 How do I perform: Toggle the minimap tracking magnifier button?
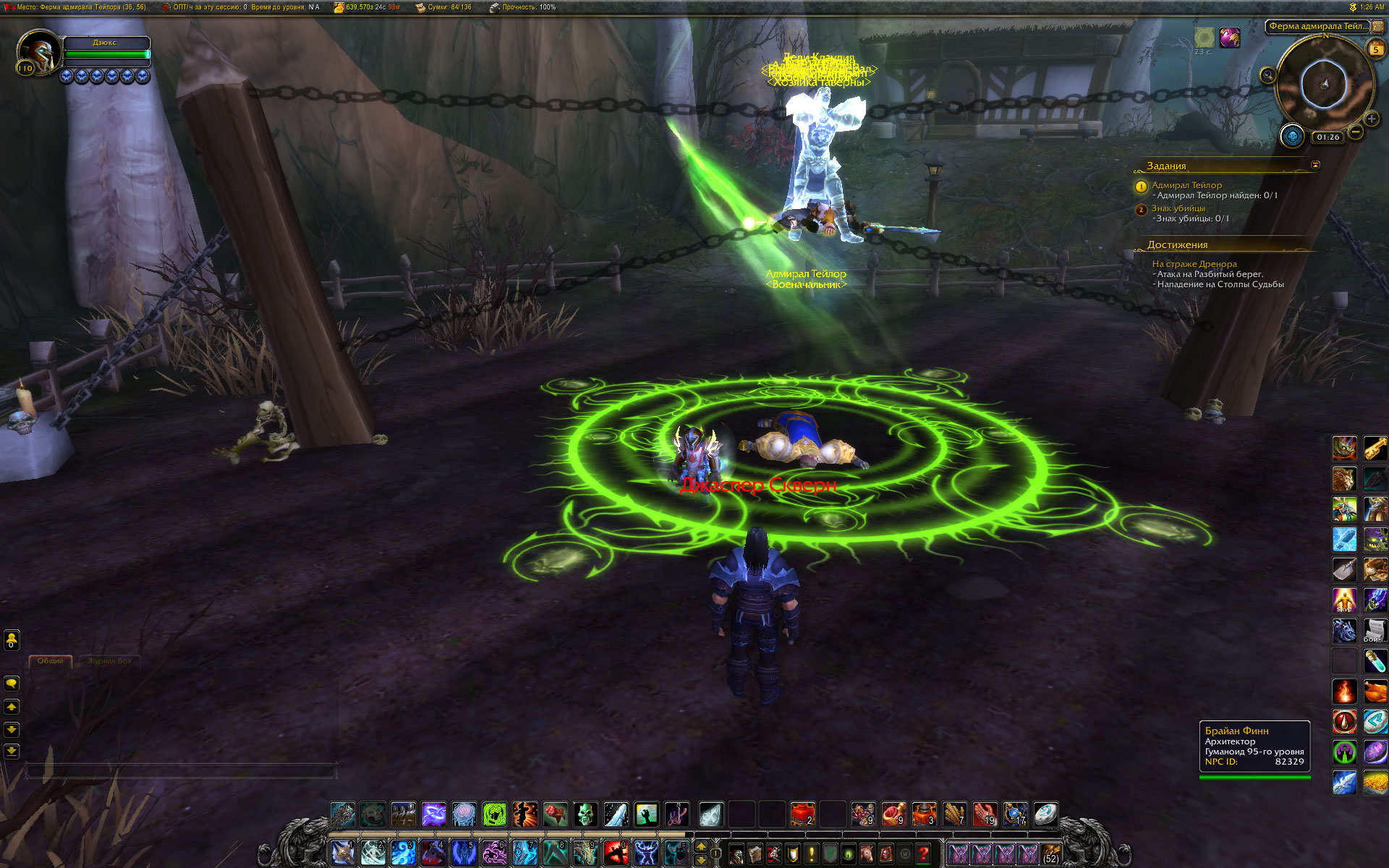coord(1267,75)
